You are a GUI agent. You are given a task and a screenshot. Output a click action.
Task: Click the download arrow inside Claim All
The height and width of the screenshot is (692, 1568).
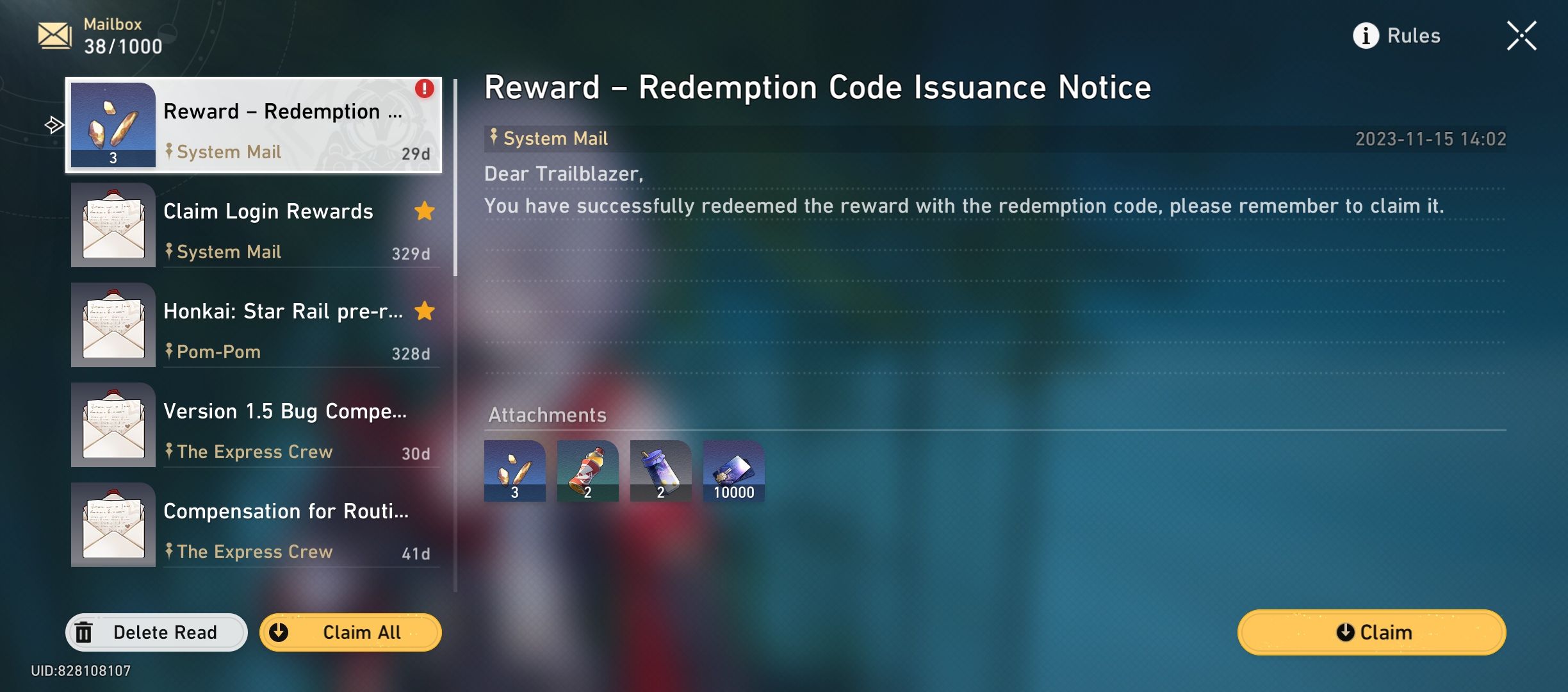click(x=279, y=632)
